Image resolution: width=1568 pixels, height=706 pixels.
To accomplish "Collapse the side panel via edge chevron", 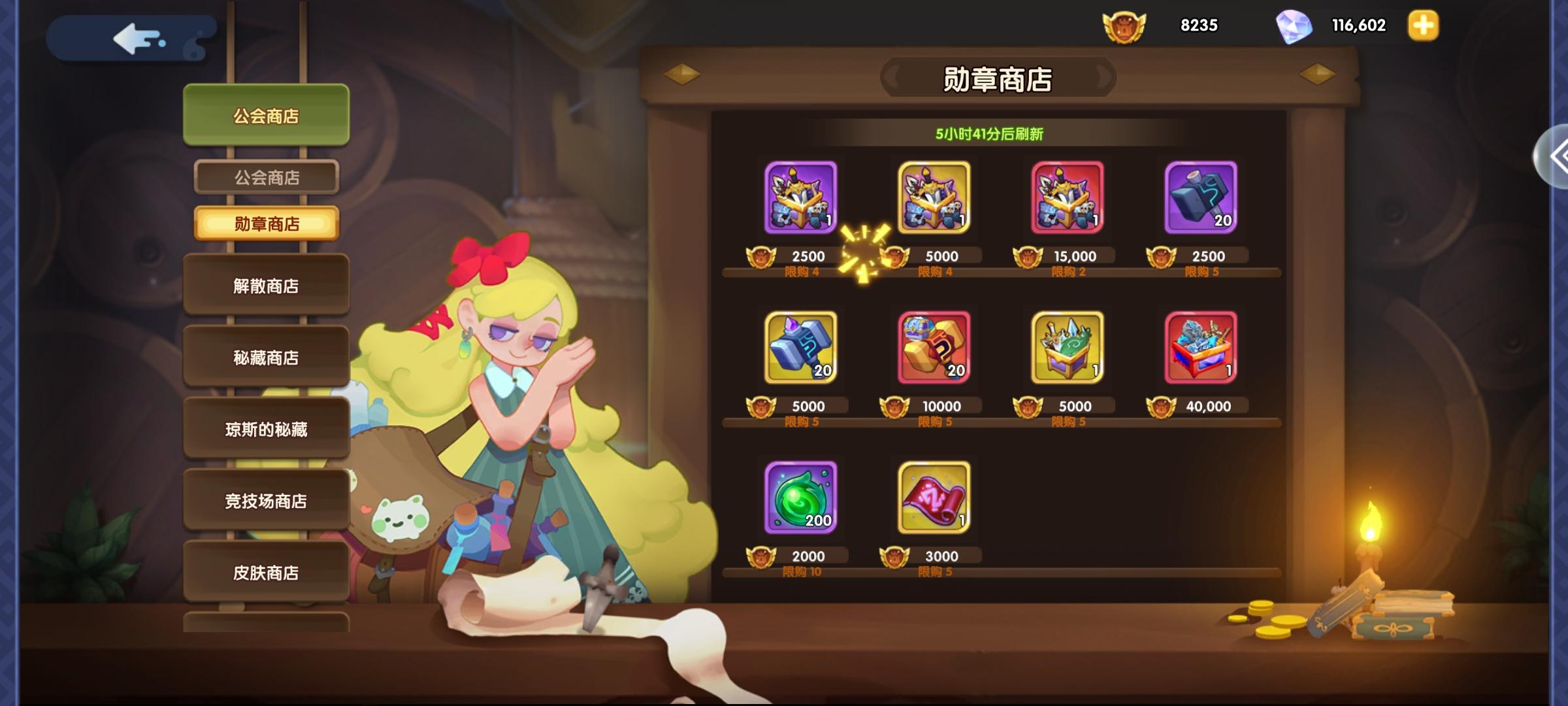I will pyautogui.click(x=1558, y=156).
